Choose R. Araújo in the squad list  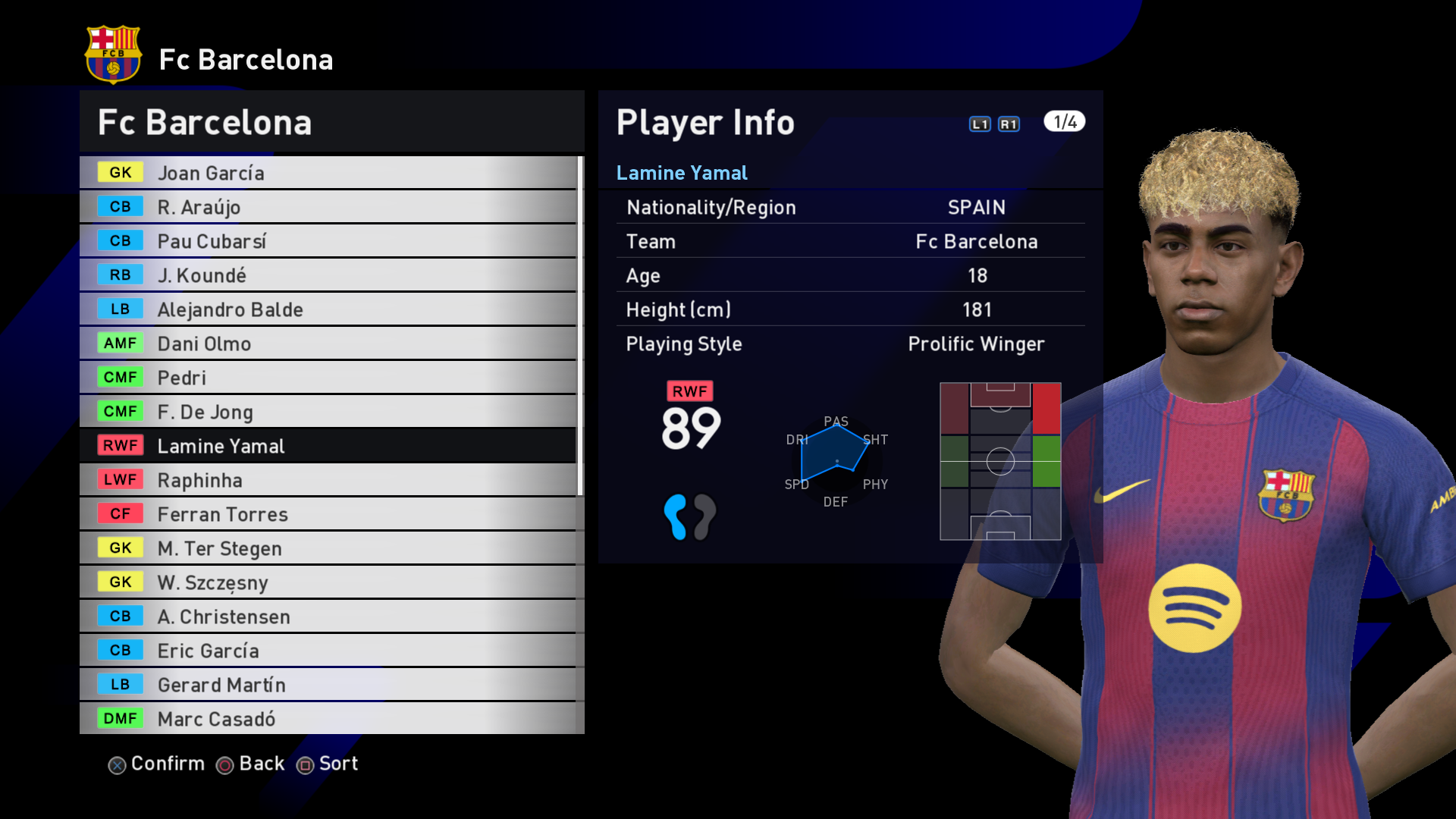click(328, 207)
